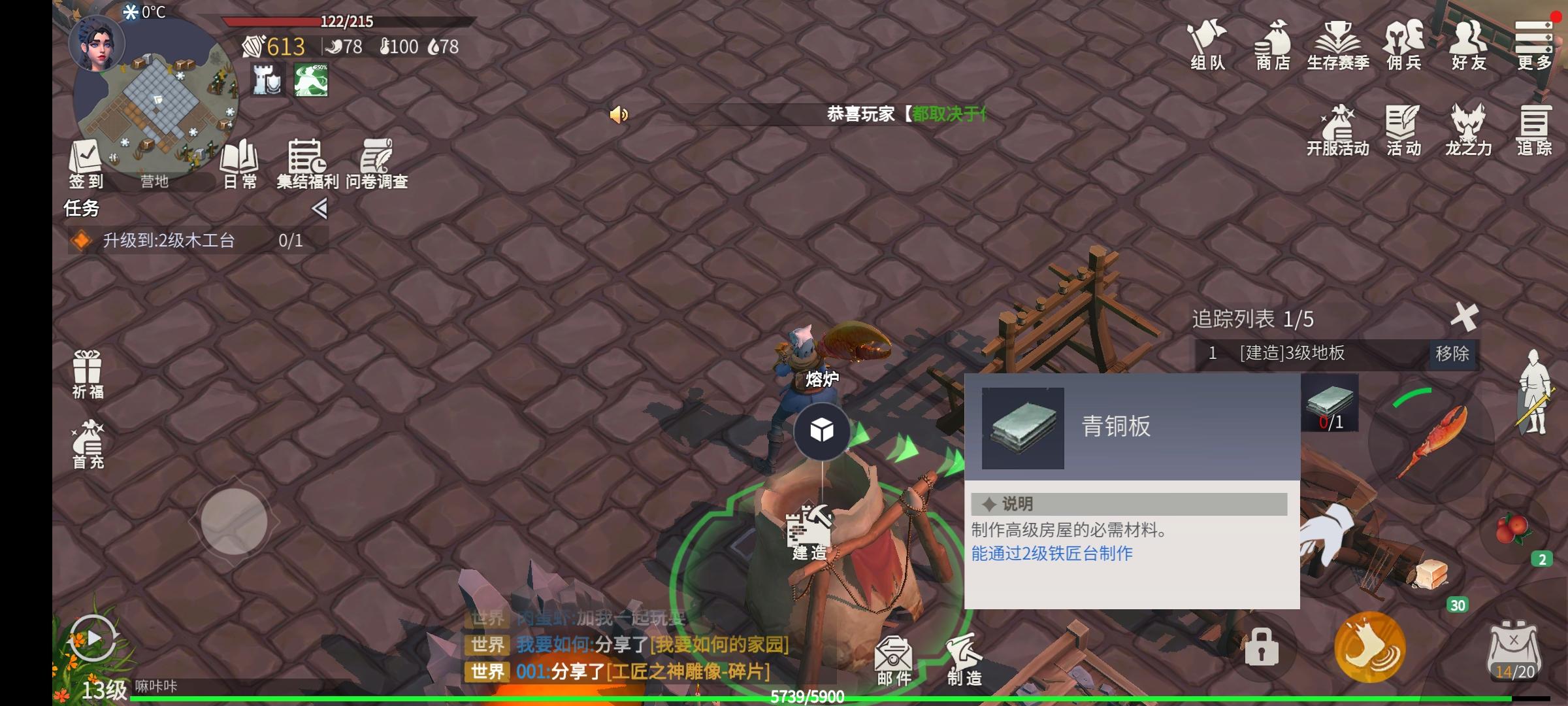Open the 好友 friends list
1568x706 pixels.
[x=1468, y=46]
